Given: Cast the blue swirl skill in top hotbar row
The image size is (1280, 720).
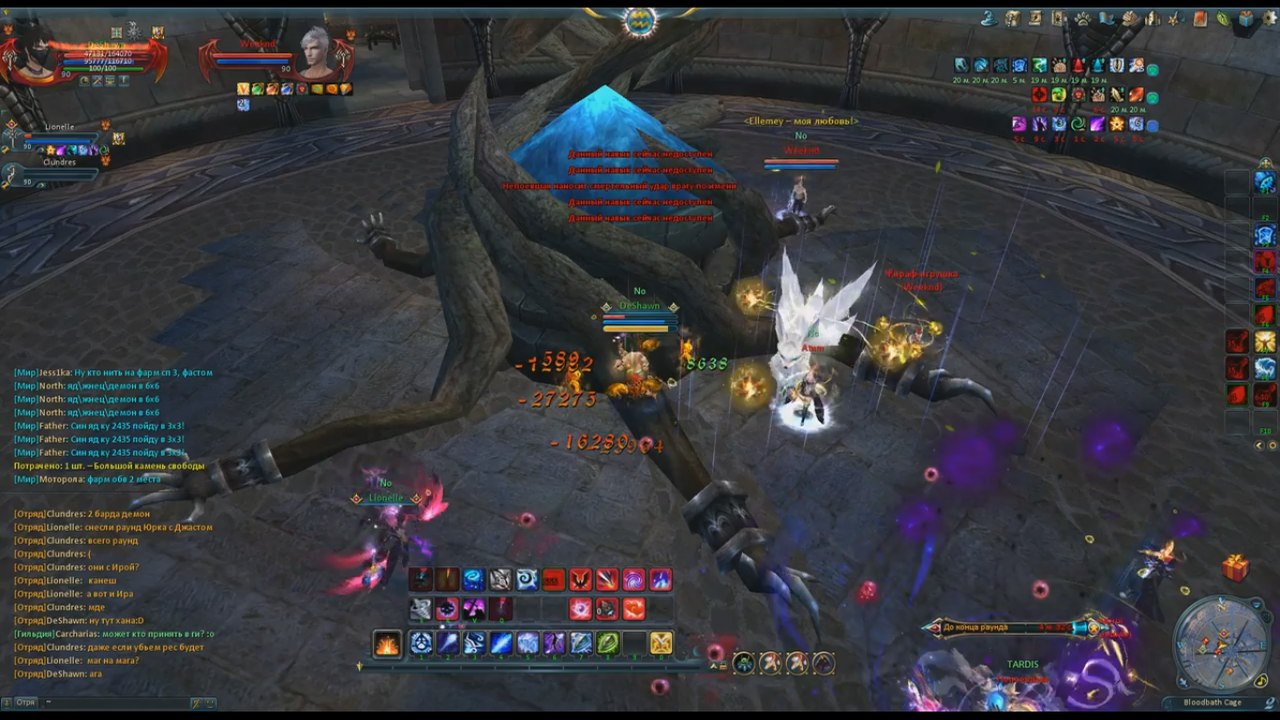Looking at the screenshot, I should tap(473, 580).
